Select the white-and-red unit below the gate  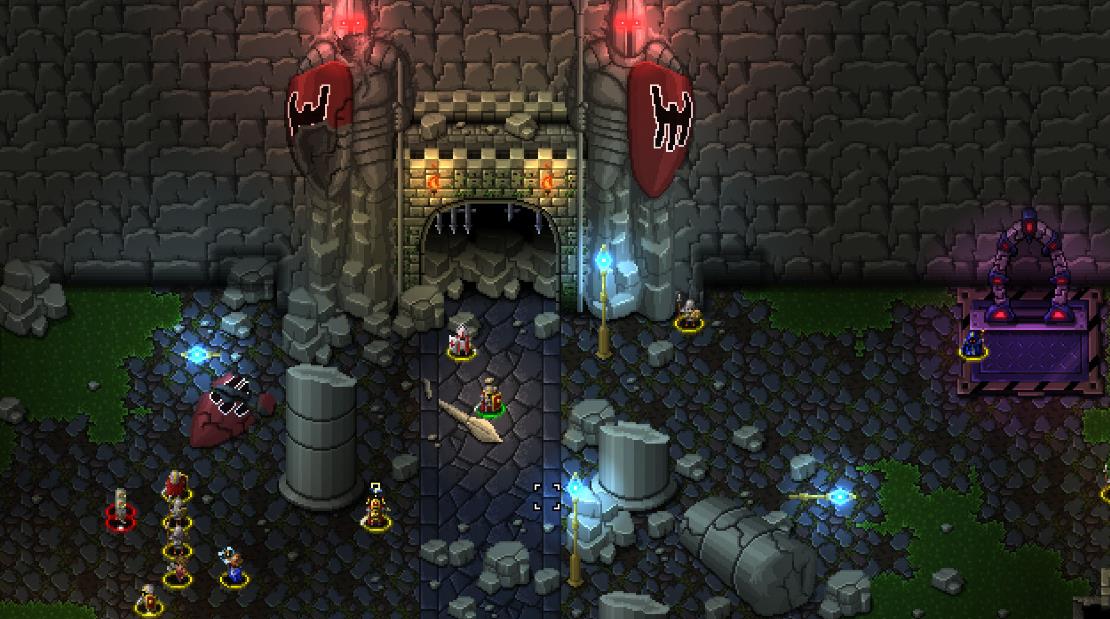(461, 341)
